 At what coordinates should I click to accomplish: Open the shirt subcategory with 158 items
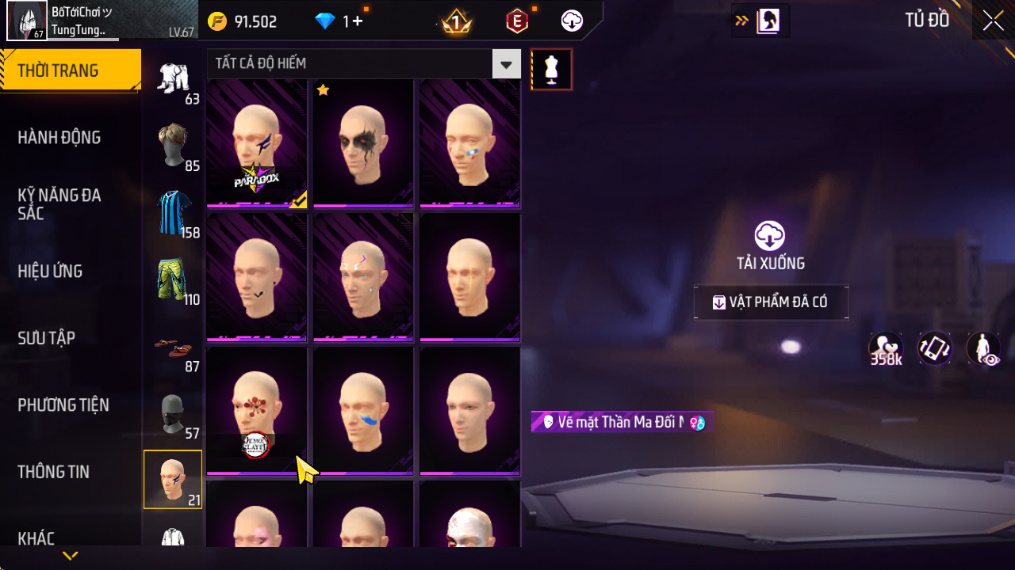coord(173,213)
